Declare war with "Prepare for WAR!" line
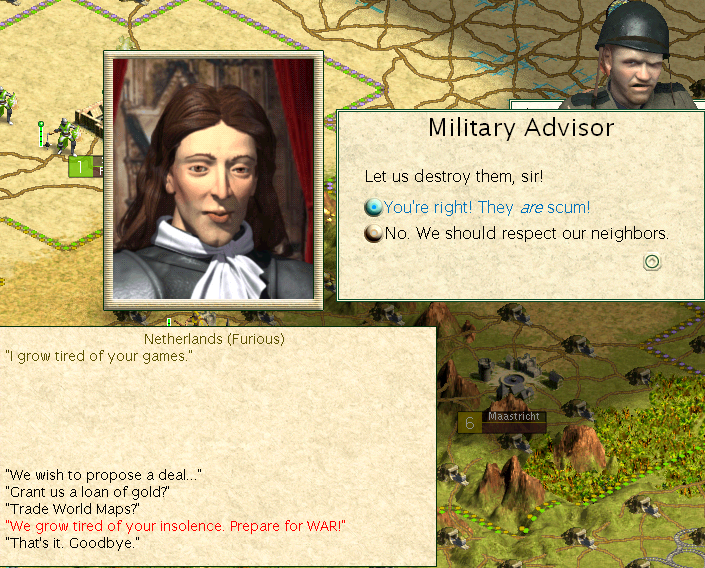This screenshot has width=705, height=568. (175, 525)
